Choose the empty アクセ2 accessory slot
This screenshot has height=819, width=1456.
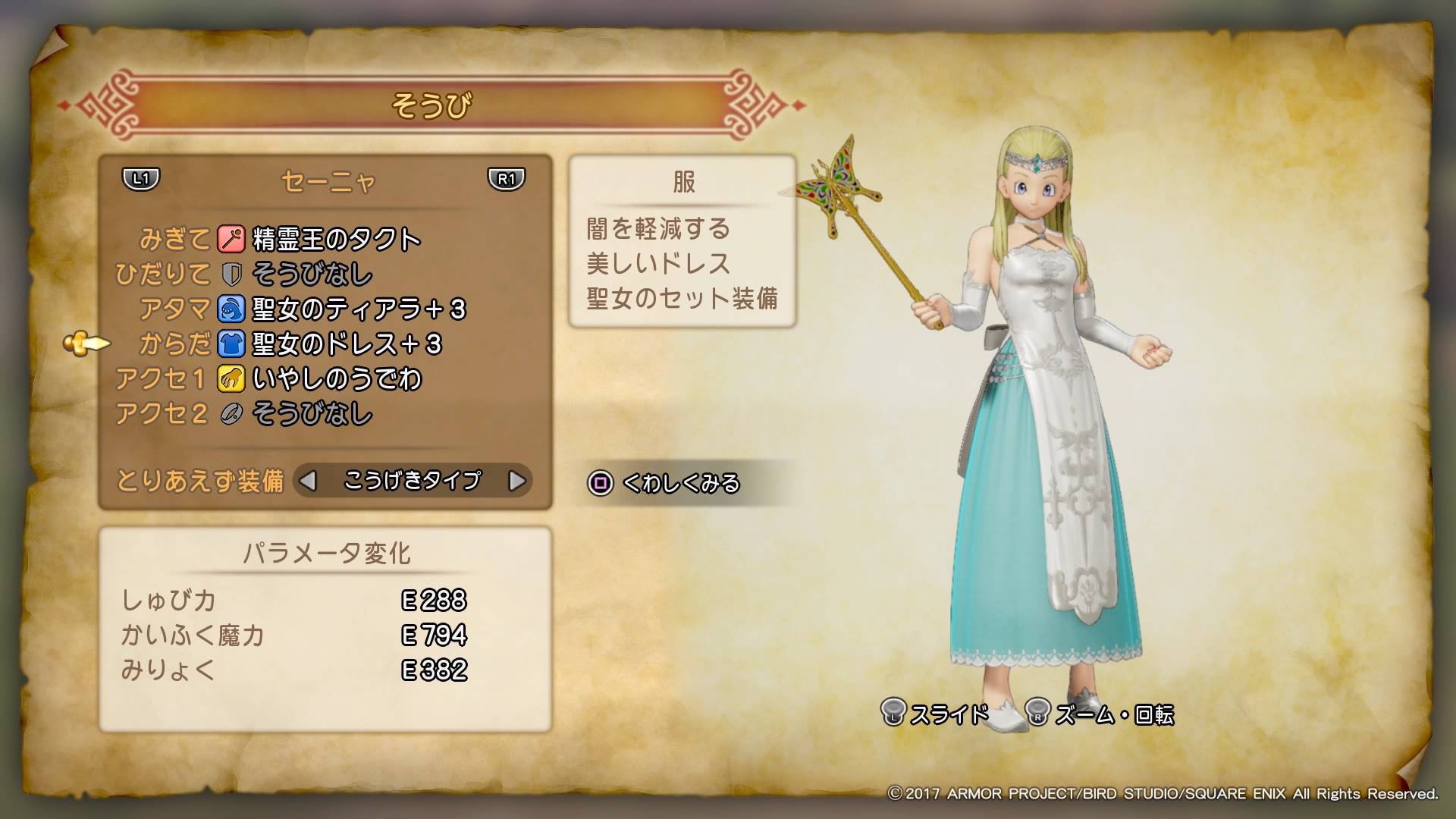[x=312, y=413]
